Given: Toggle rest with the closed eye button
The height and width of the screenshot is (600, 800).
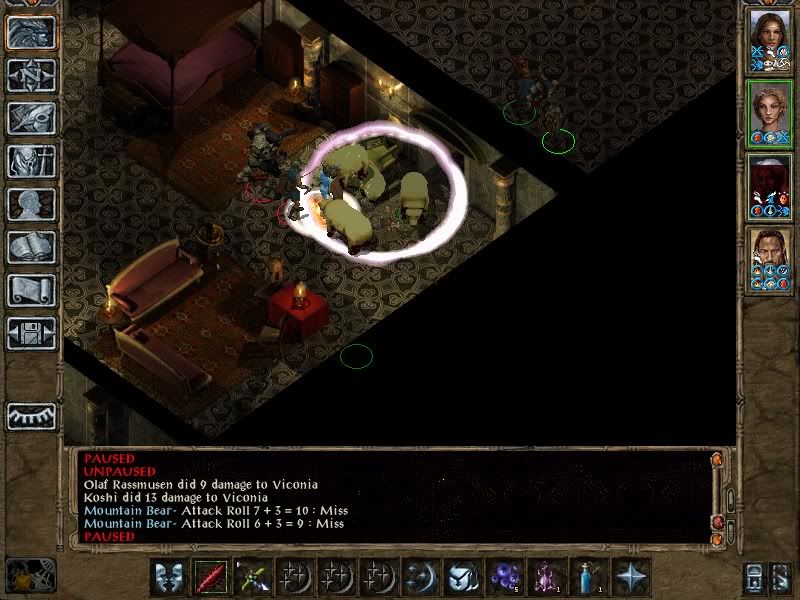Looking at the screenshot, I should click(x=32, y=415).
